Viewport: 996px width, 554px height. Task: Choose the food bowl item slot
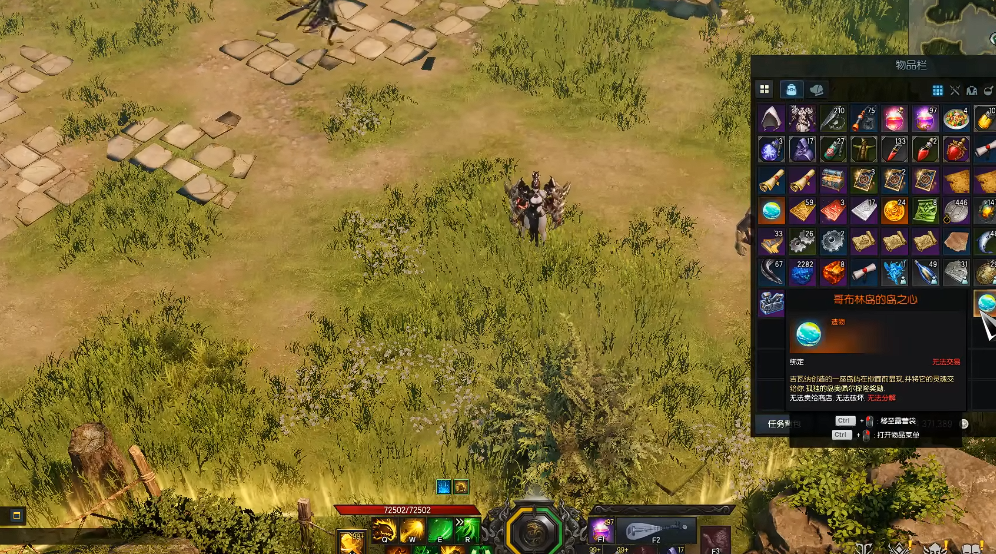956,120
